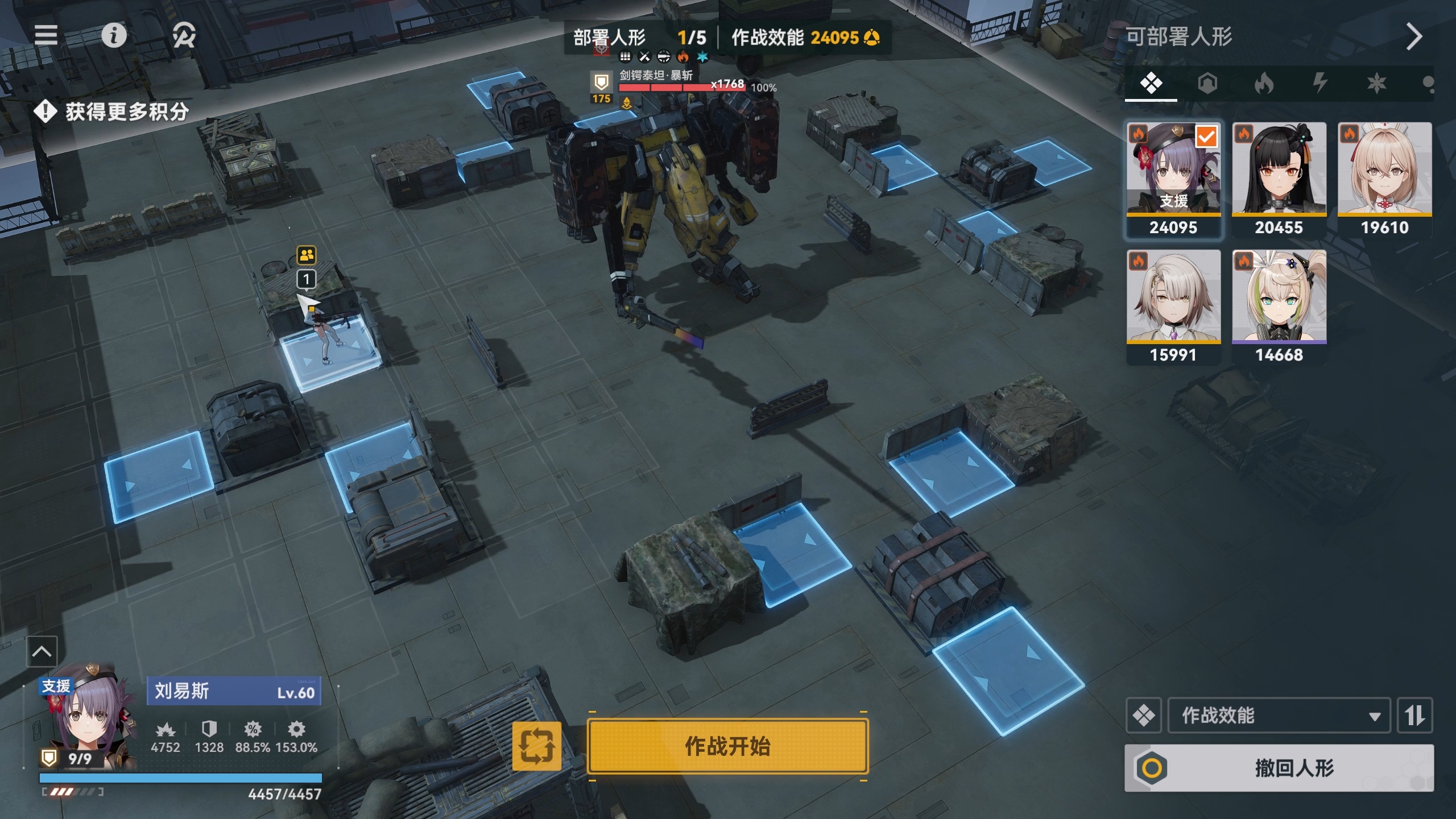This screenshot has width=1456, height=819.
Task: Click the boss 剑锷泰坦·暴斩 health bar
Action: (x=682, y=88)
